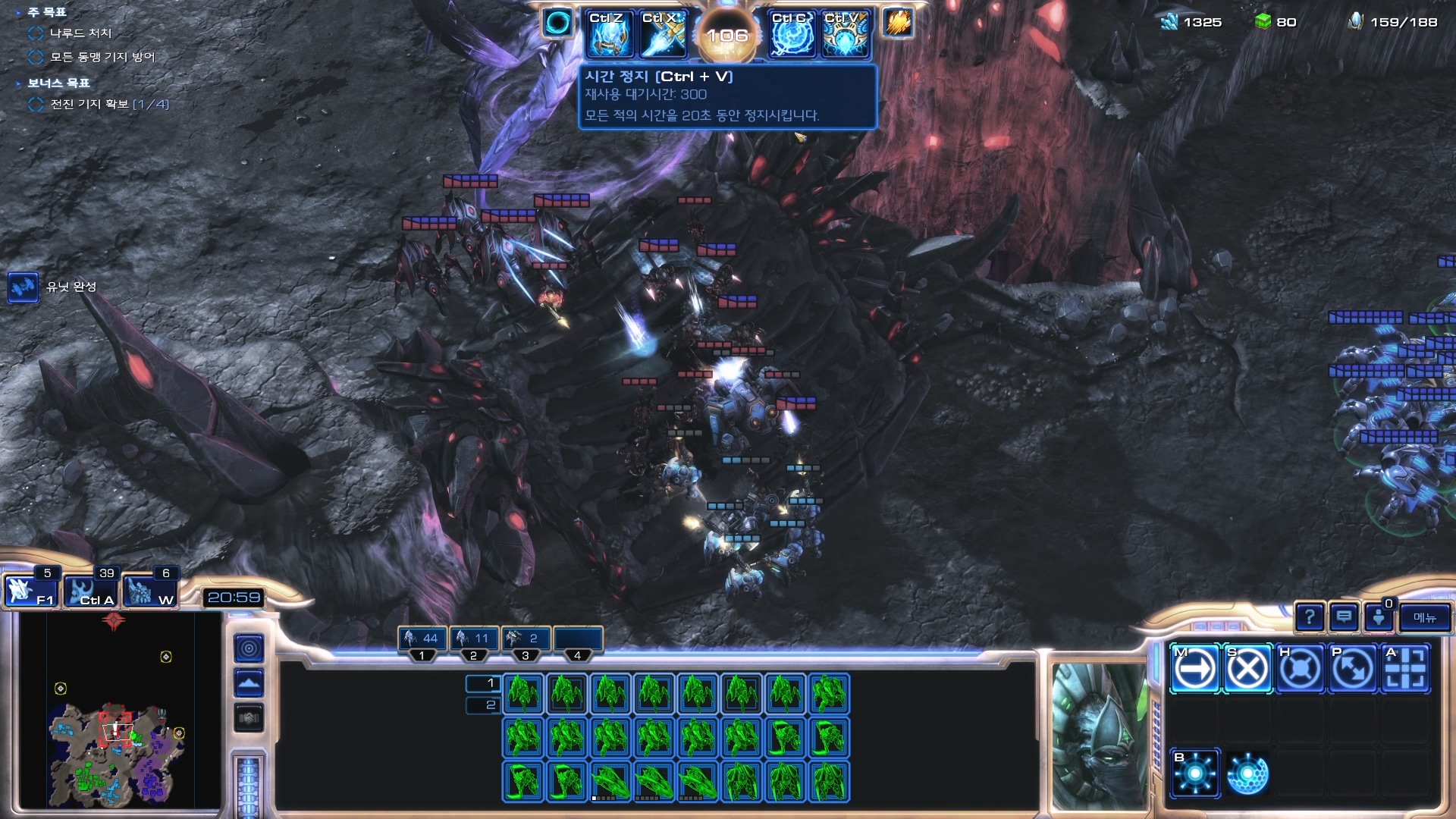The width and height of the screenshot is (1456, 819).
Task: Open the chat speech bubble button
Action: 1344,618
